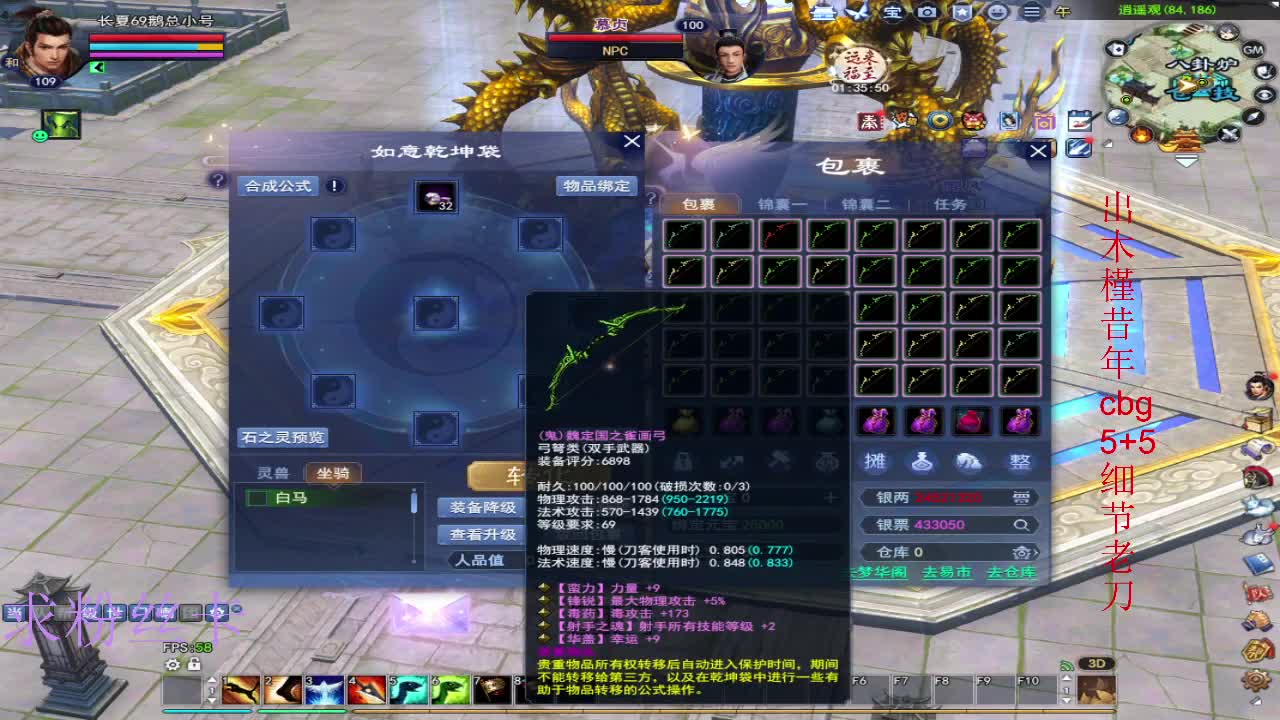Select a bow item in the bag grid

click(685, 235)
